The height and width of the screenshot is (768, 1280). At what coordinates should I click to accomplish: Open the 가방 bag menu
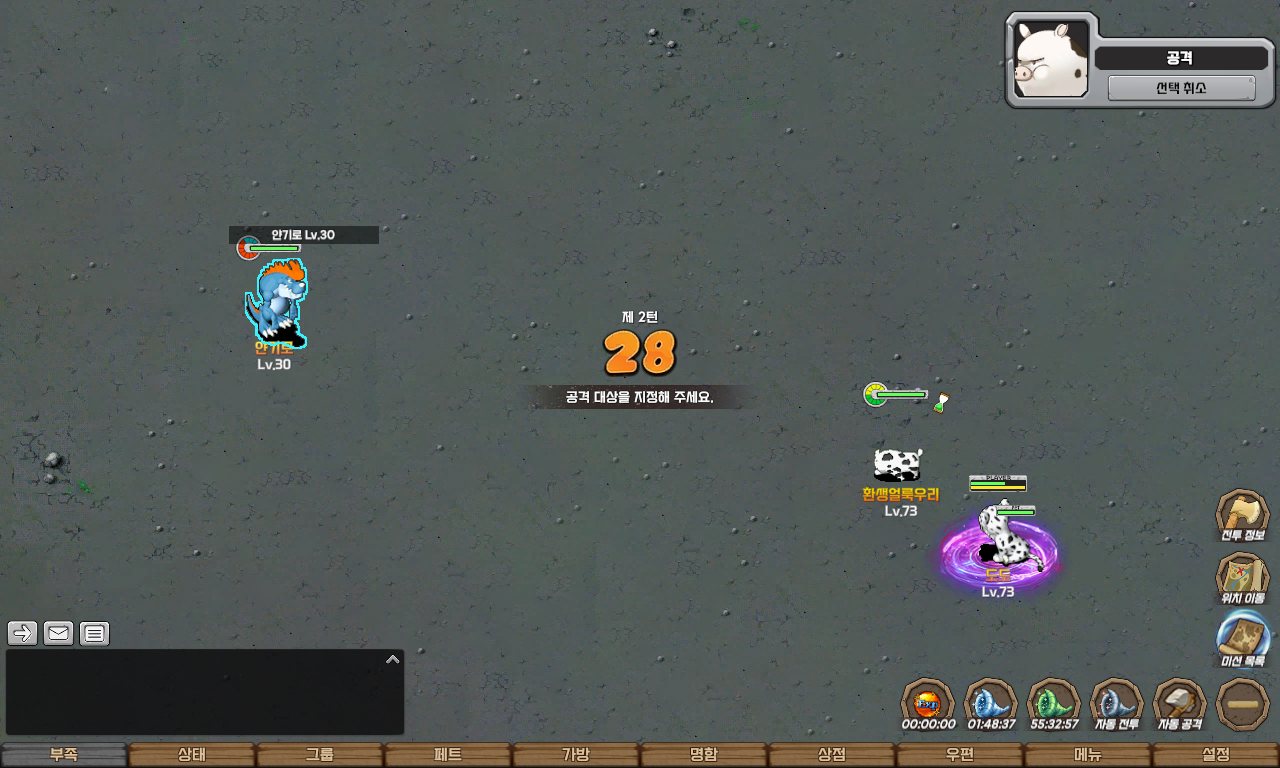tap(575, 755)
